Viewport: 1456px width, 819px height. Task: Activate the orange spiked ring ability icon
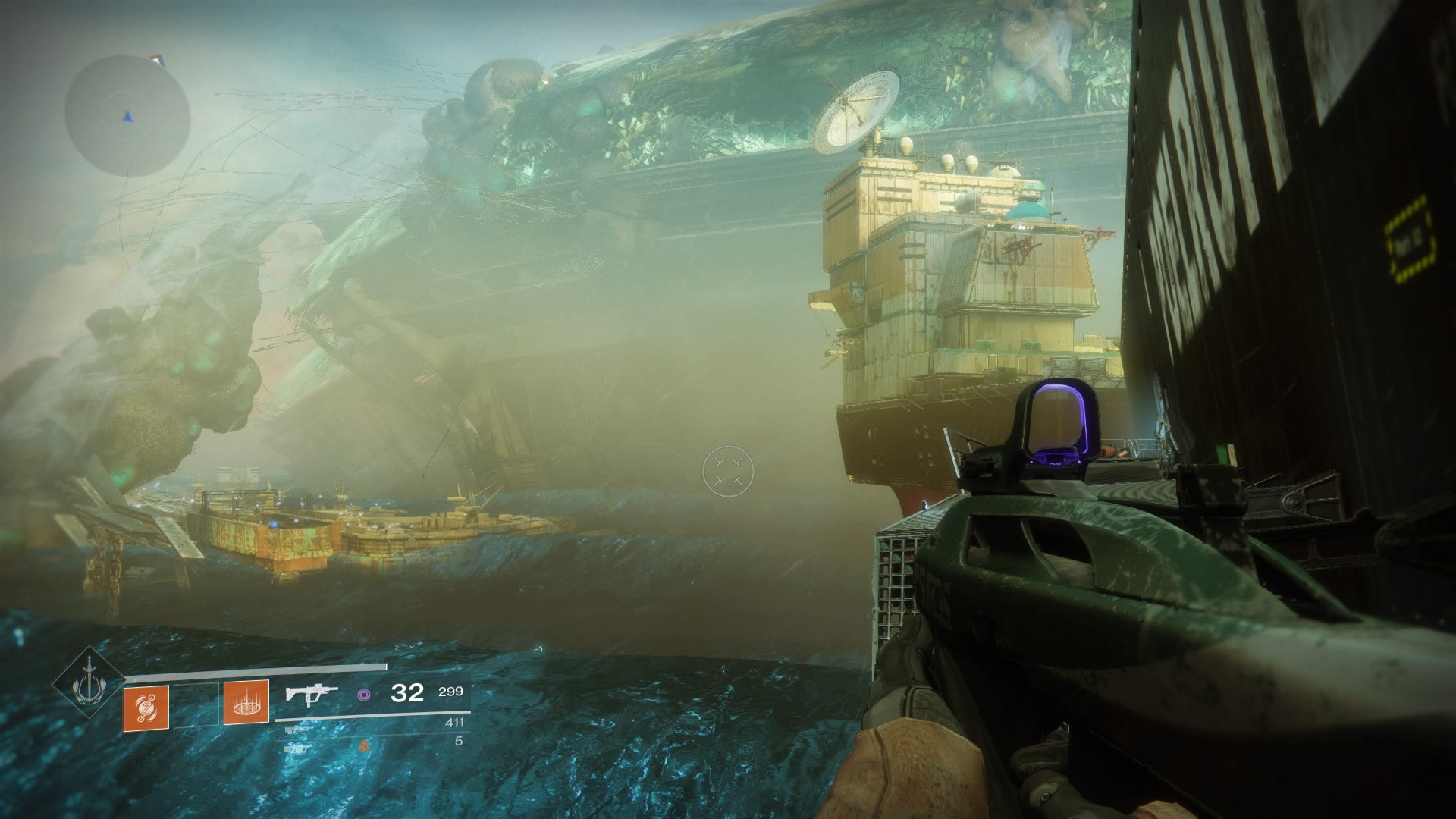[246, 703]
